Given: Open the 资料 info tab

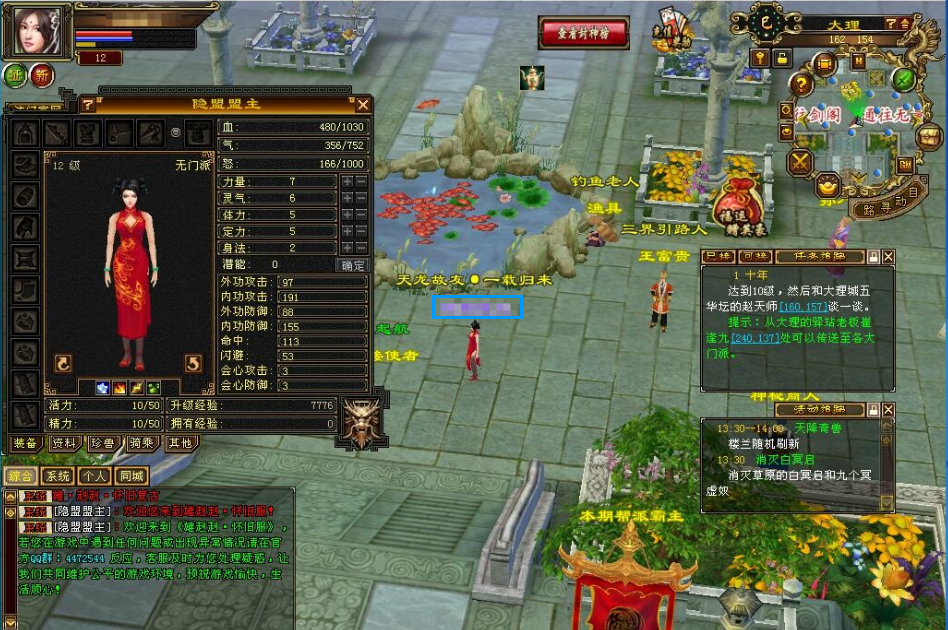Looking at the screenshot, I should [64, 443].
